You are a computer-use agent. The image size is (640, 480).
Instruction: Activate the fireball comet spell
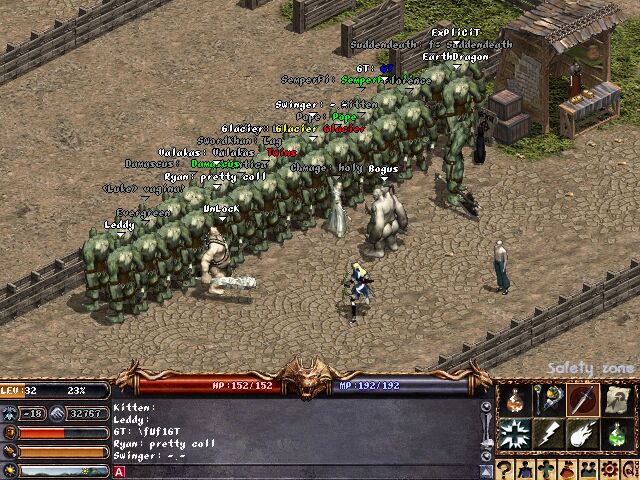point(583,434)
